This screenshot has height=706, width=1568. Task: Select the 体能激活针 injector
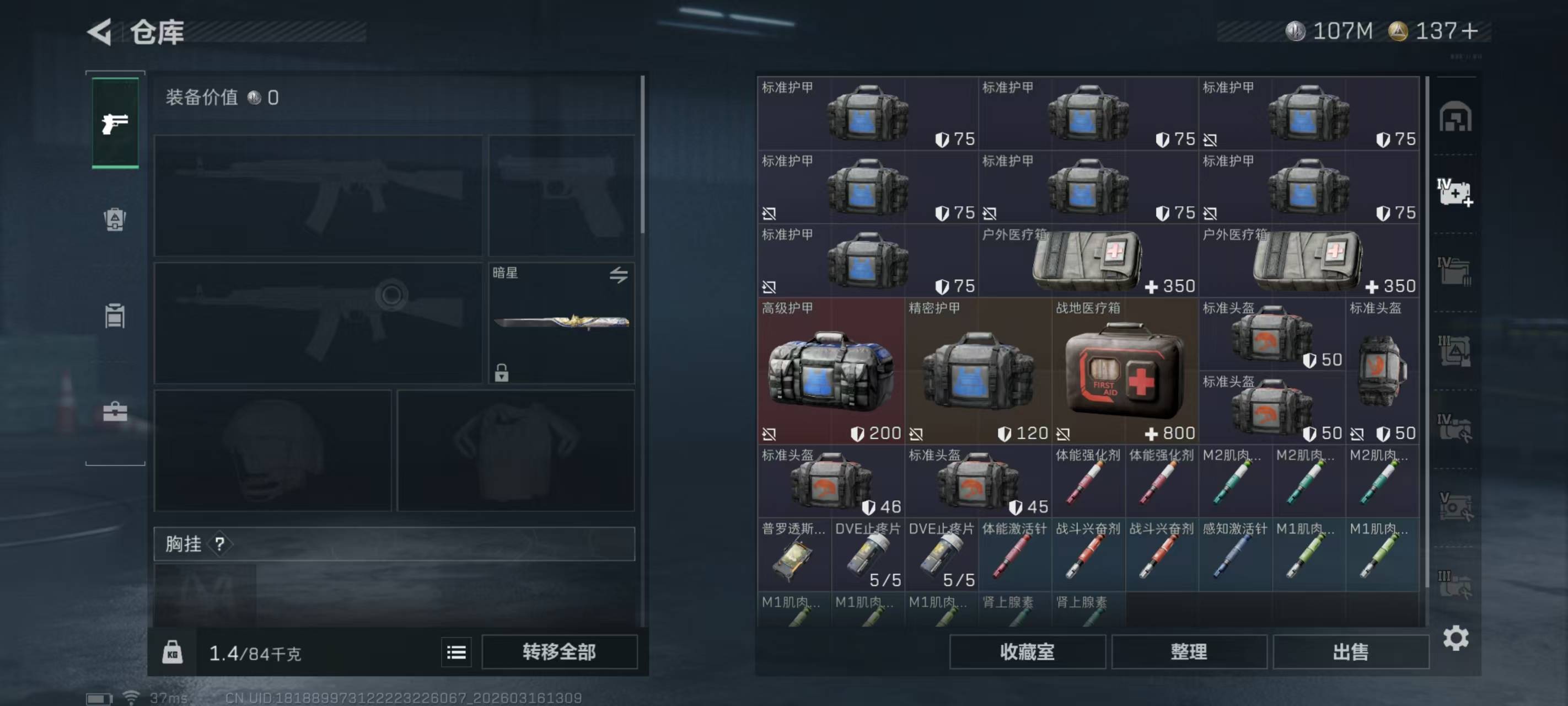[x=1014, y=554]
